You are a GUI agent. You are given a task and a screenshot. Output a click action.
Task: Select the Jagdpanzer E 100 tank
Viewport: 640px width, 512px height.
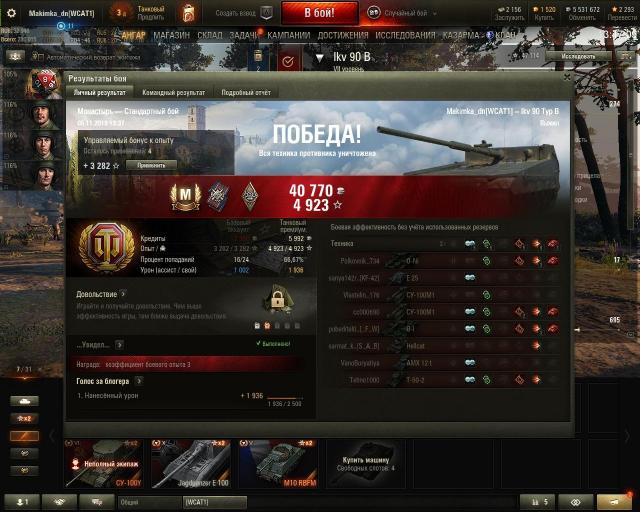pos(190,464)
